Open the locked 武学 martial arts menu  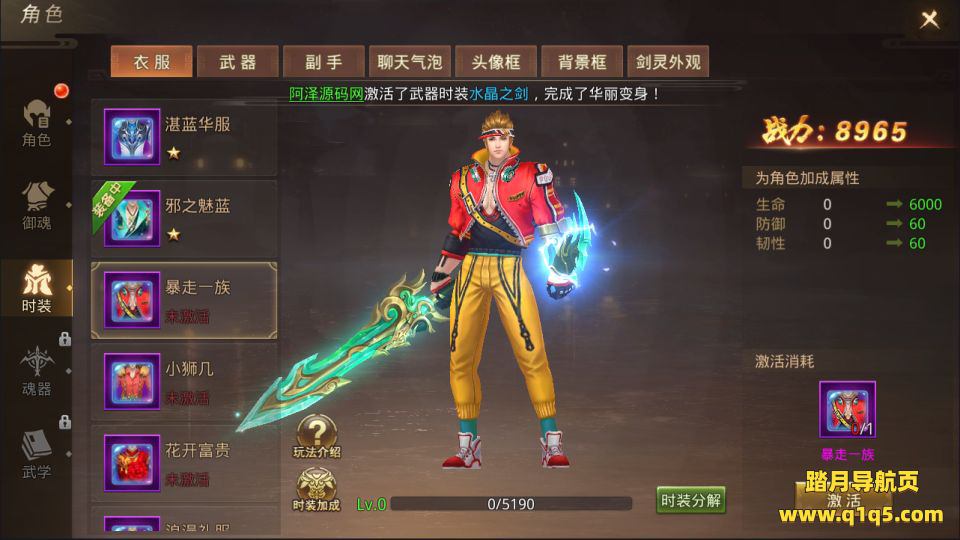37,455
